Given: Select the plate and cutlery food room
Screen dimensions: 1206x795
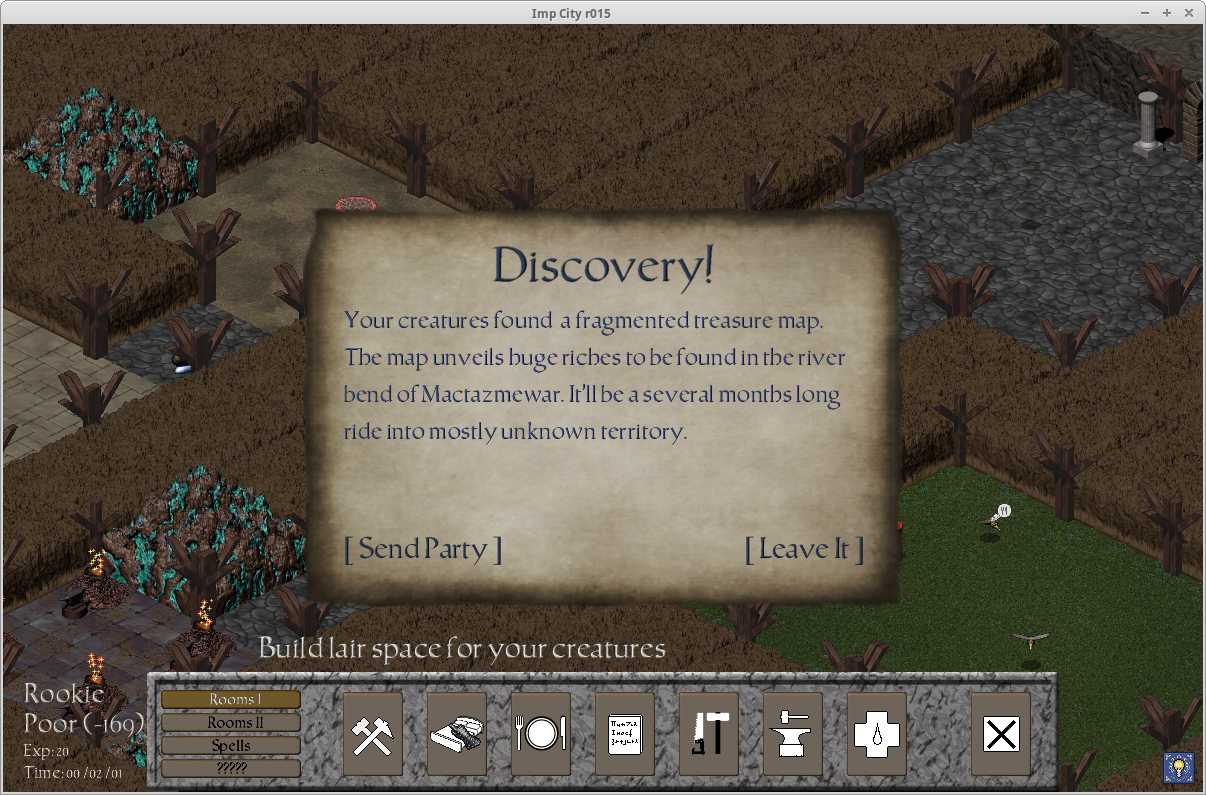Looking at the screenshot, I should click(541, 734).
